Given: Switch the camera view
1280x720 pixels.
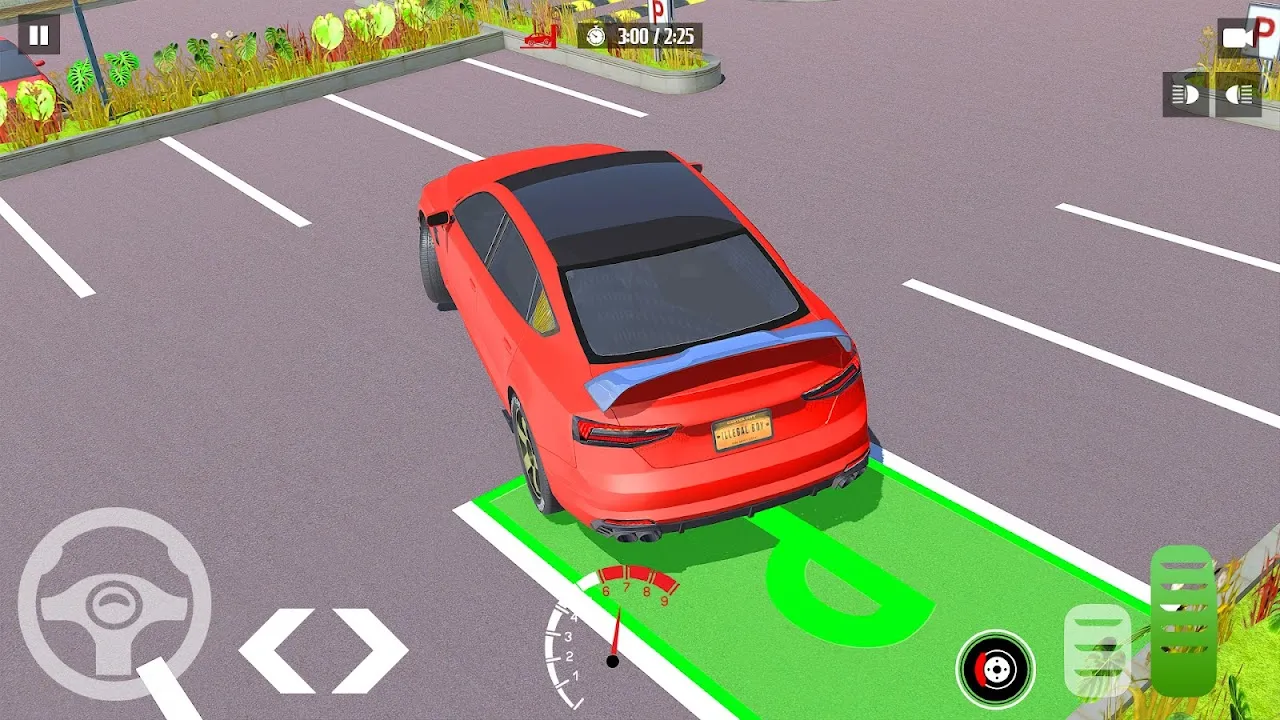Looking at the screenshot, I should [x=1237, y=38].
